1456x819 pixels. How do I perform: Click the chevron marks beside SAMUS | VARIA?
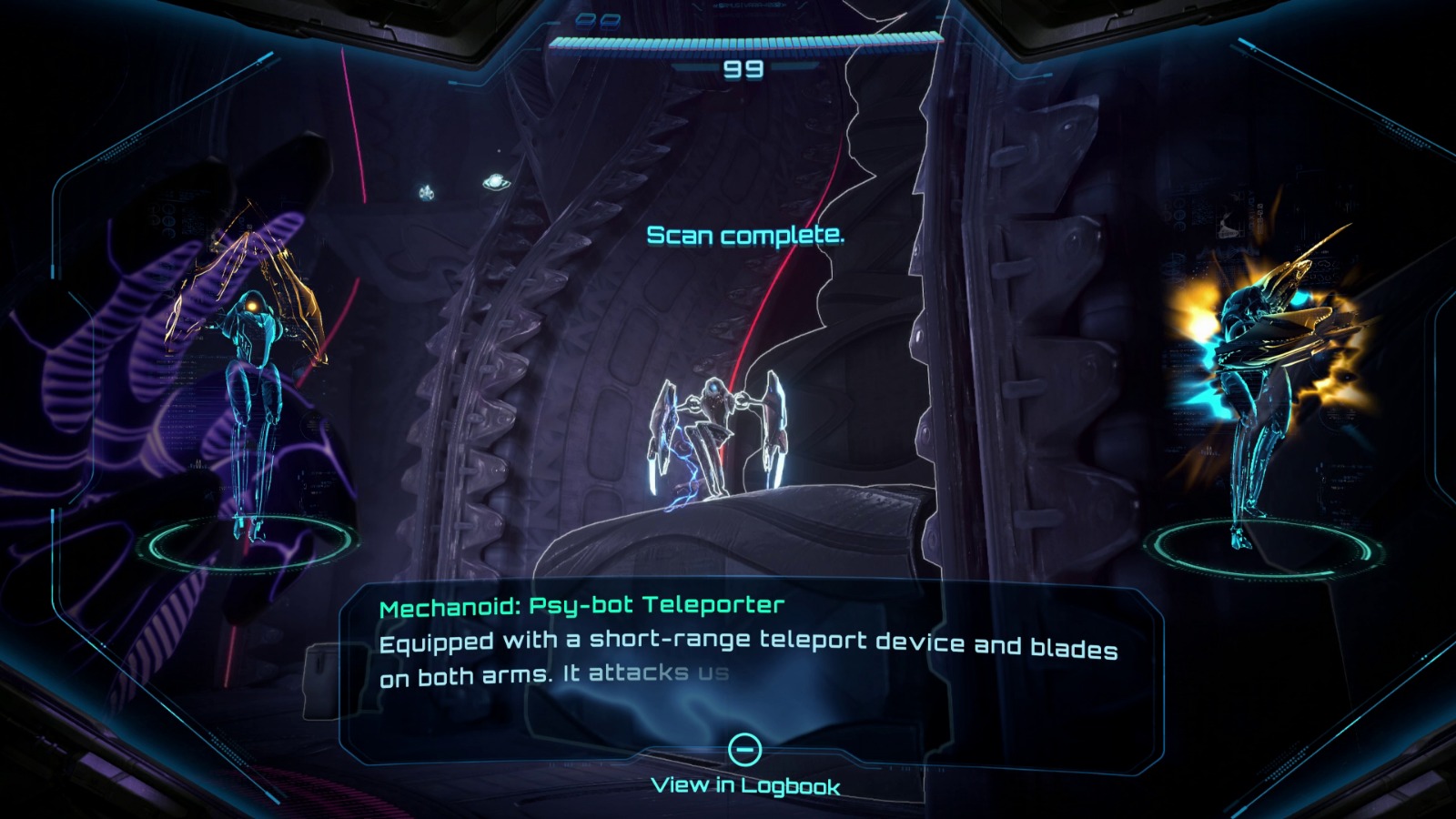pyautogui.click(x=716, y=5)
